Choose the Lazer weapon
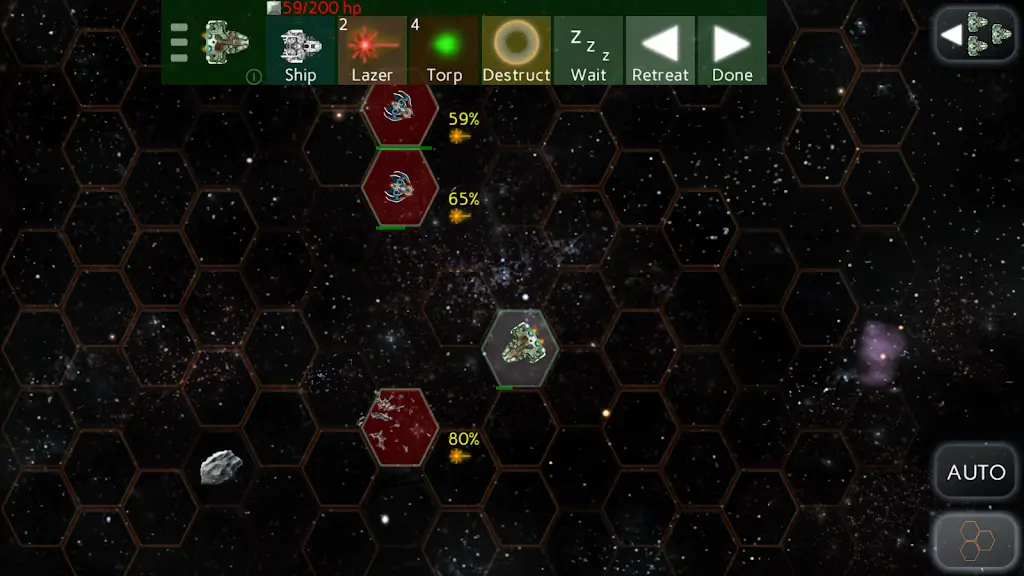 point(372,50)
